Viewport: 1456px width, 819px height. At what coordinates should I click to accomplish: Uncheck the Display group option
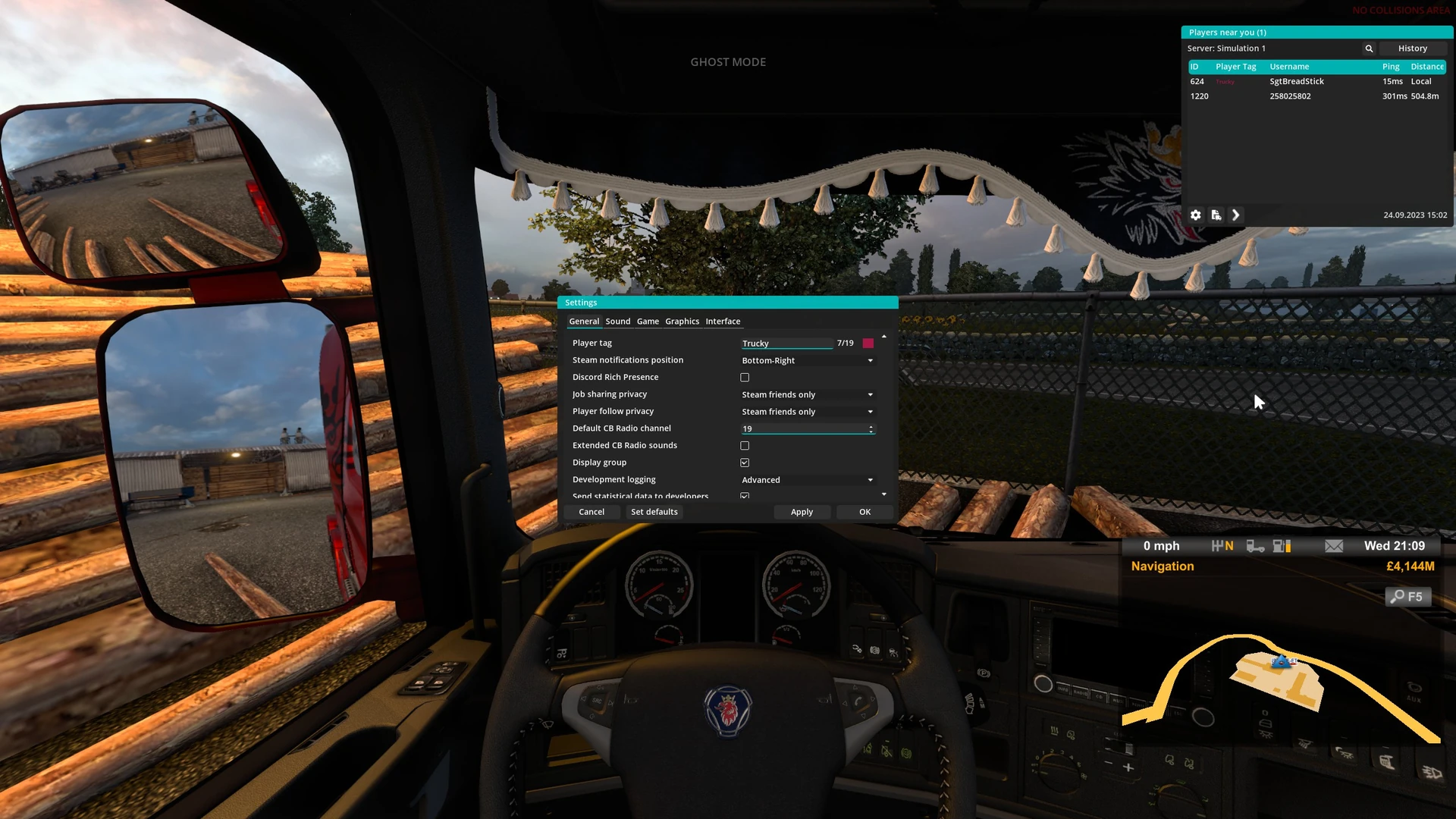[745, 463]
